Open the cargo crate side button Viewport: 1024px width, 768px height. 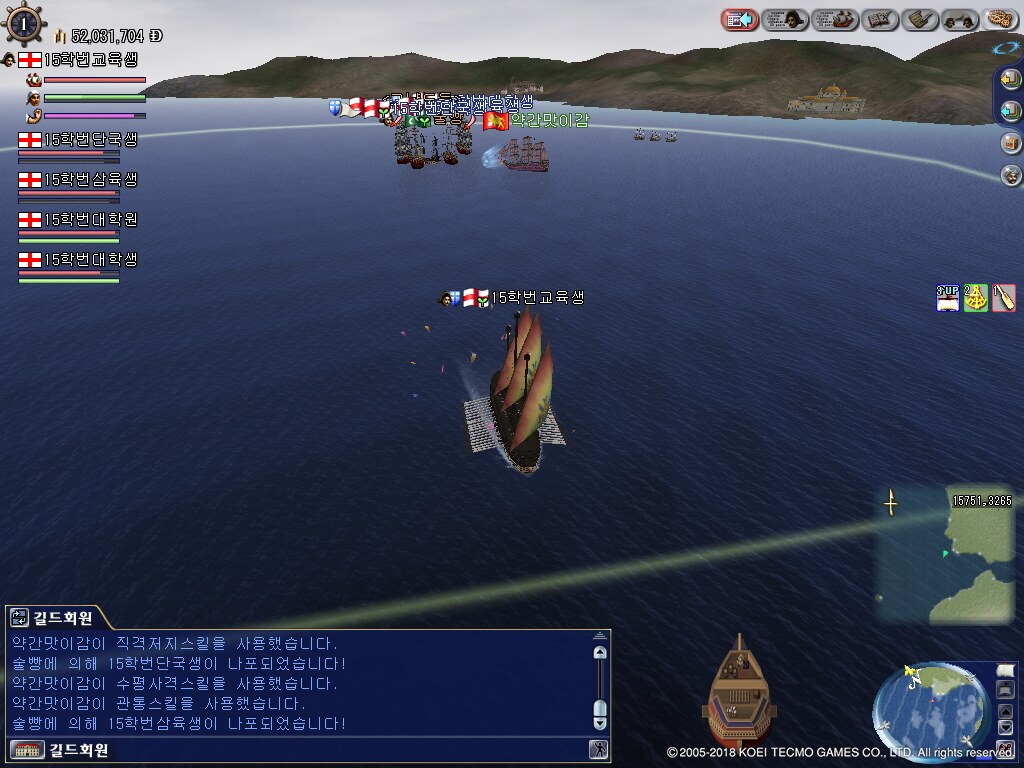(x=1011, y=143)
